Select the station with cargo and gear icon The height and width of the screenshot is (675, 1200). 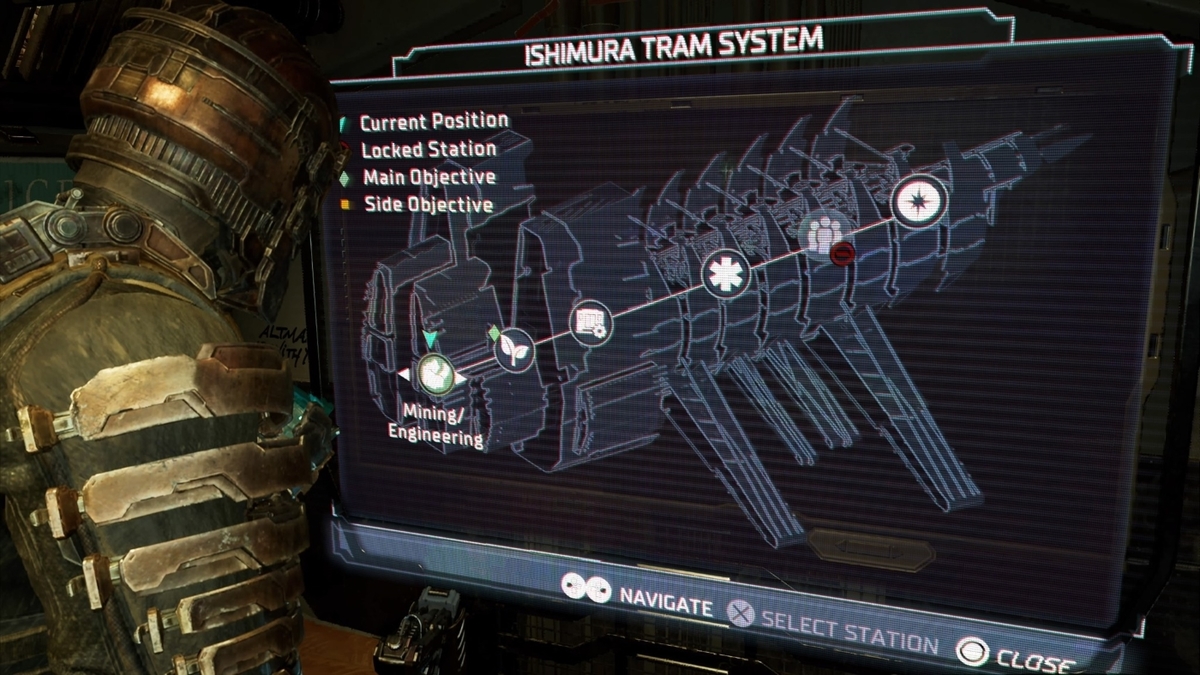tap(589, 323)
